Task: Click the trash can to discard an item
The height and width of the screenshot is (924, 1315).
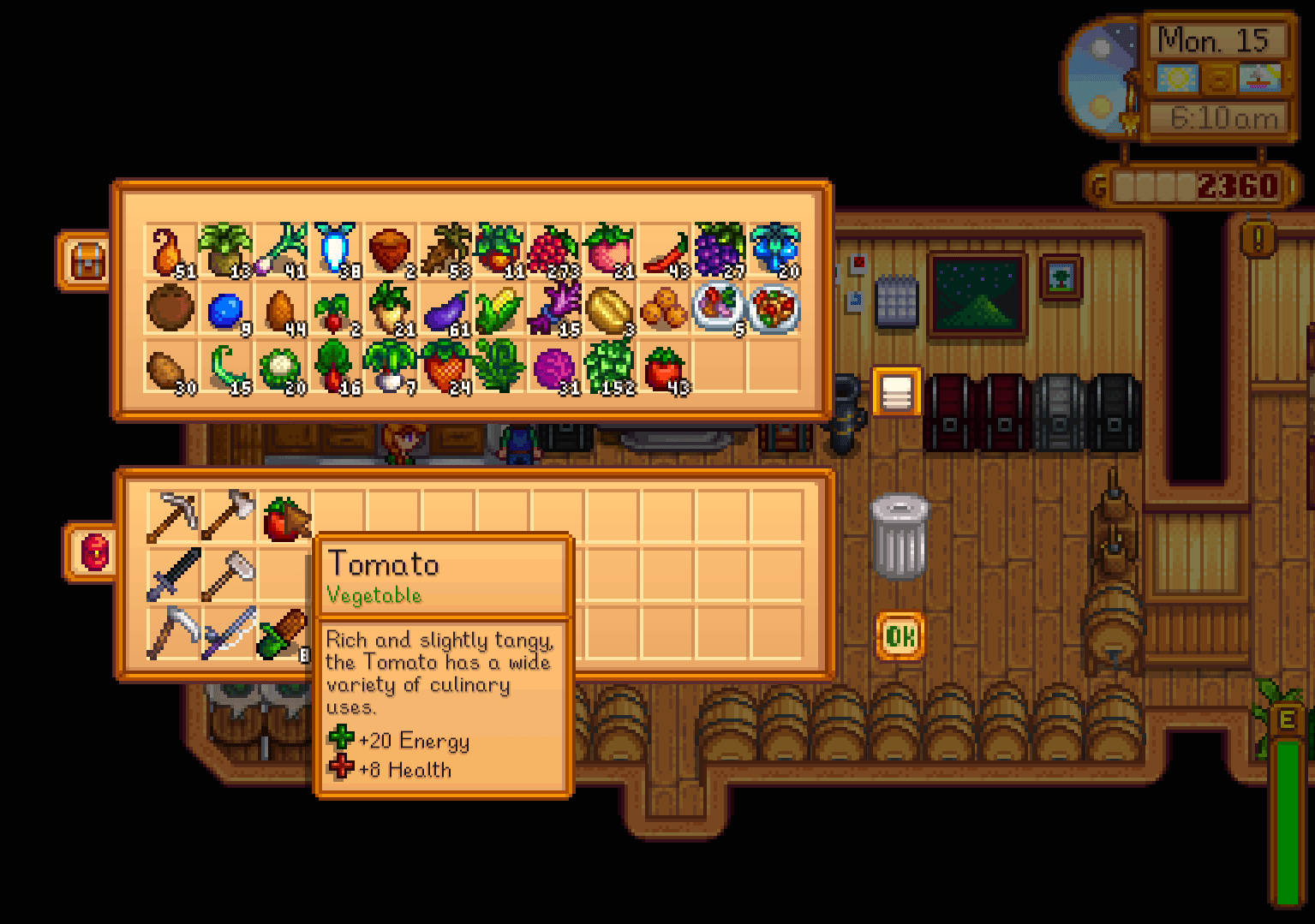Action: 898,535
